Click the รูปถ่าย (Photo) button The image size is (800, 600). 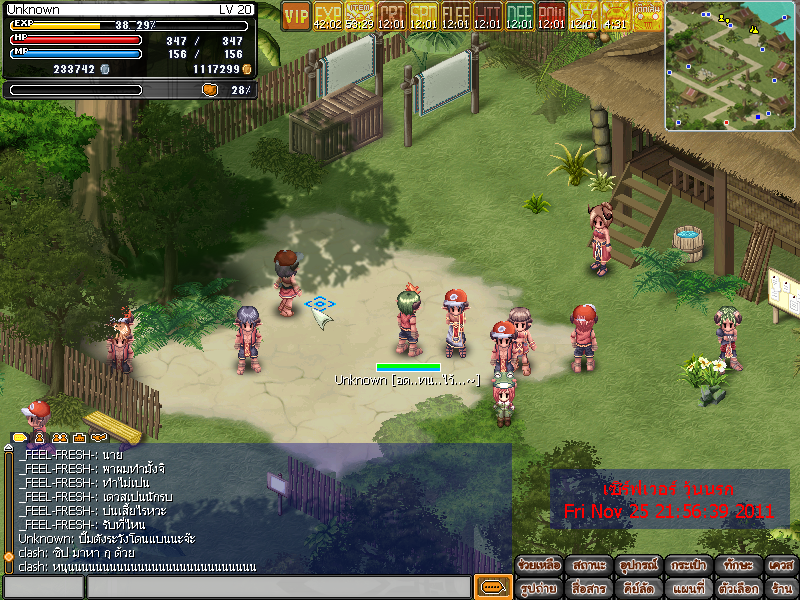539,588
